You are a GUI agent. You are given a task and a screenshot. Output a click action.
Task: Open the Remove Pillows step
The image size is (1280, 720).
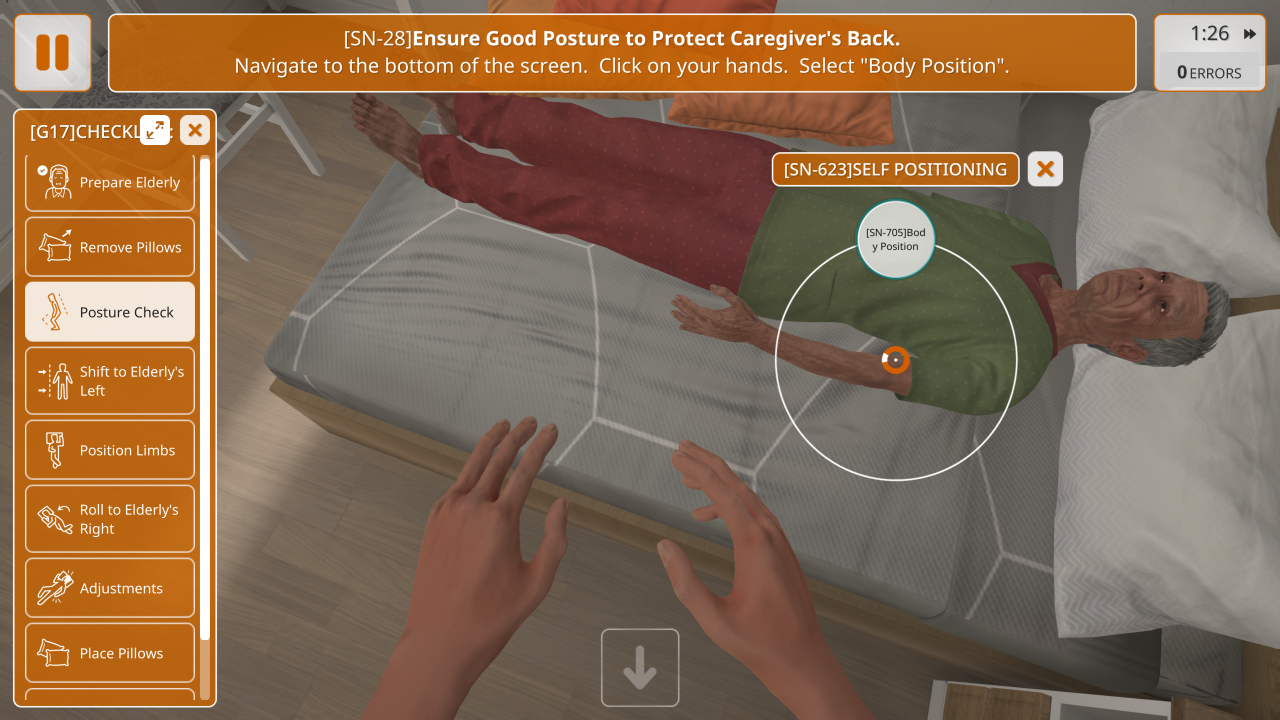point(110,247)
